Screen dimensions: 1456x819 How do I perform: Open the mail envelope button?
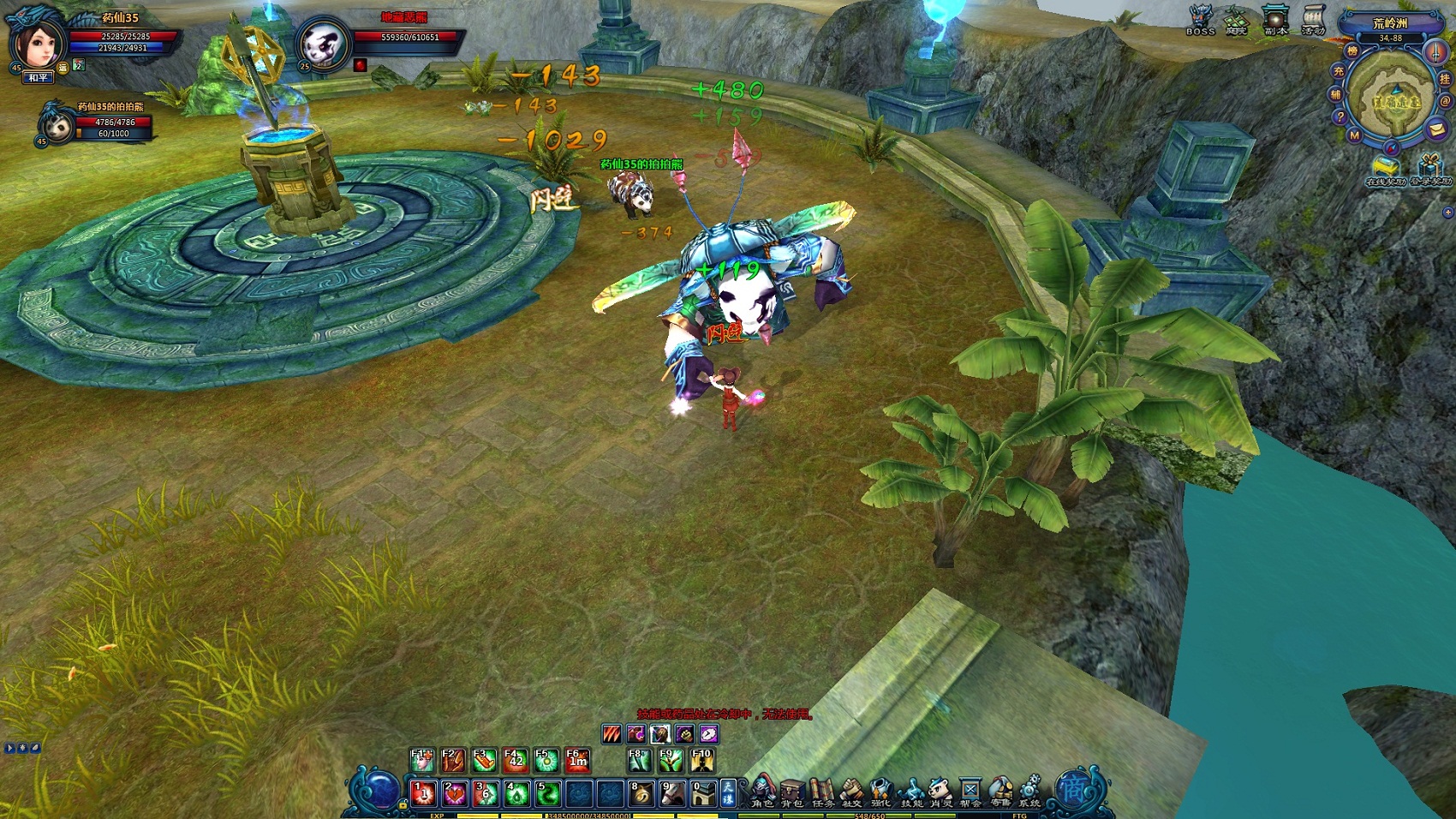tap(1437, 129)
